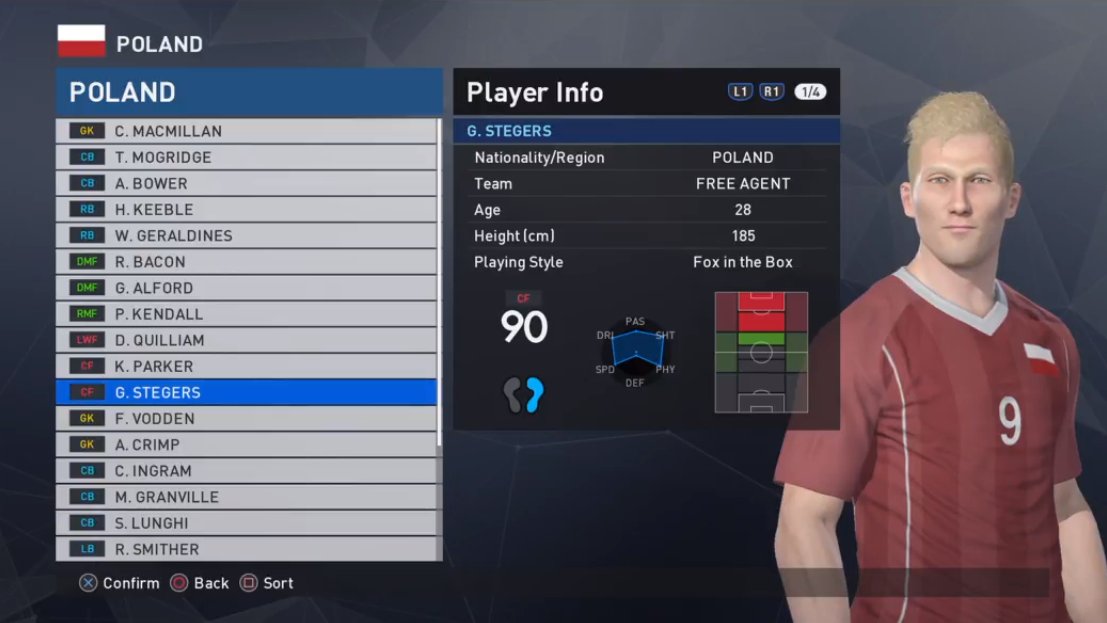Screen dimensions: 1107x623
Task: Select goalkeeper F. Vodden
Action: click(246, 418)
